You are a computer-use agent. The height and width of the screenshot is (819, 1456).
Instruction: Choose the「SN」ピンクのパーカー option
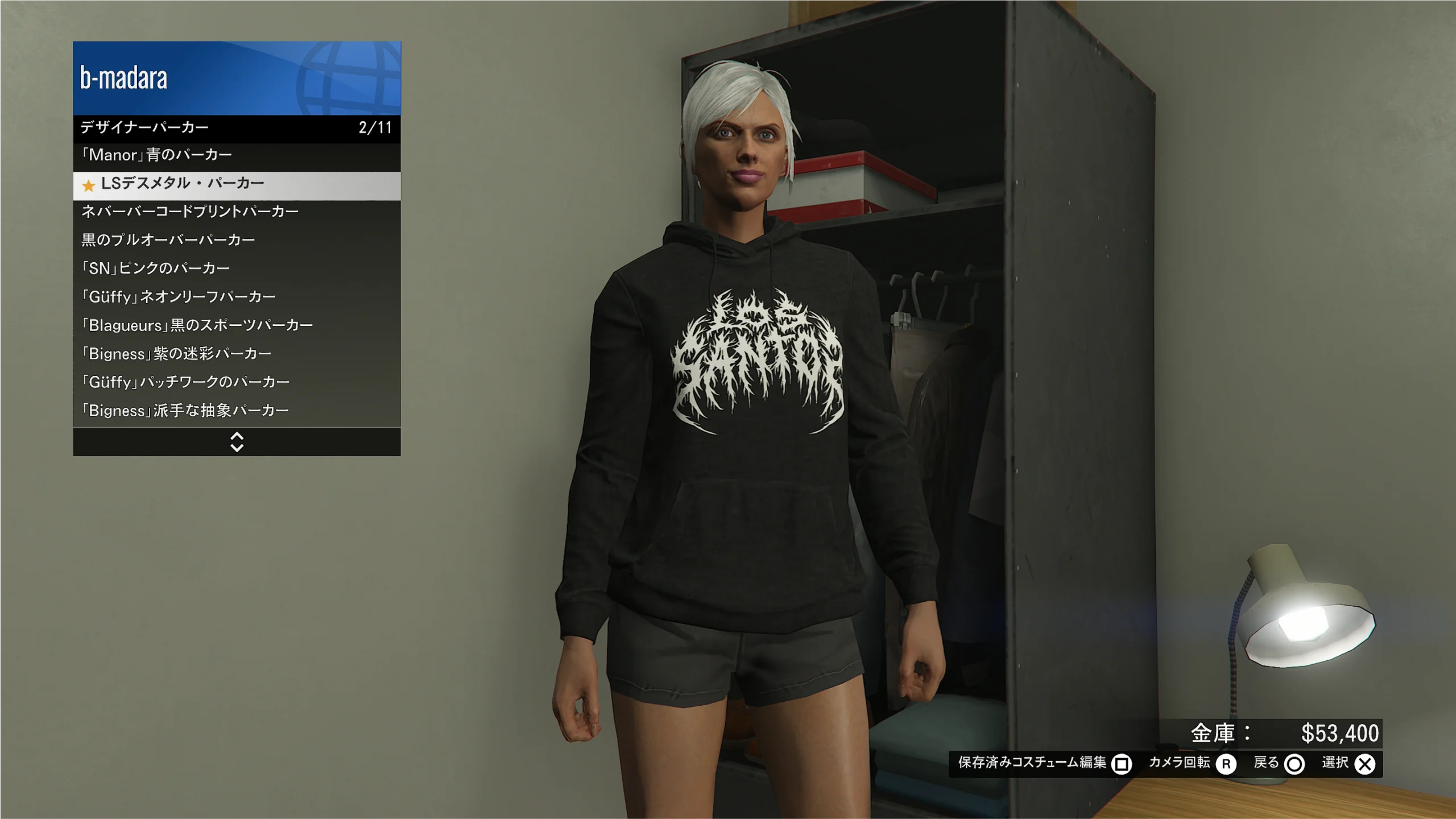click(x=237, y=268)
